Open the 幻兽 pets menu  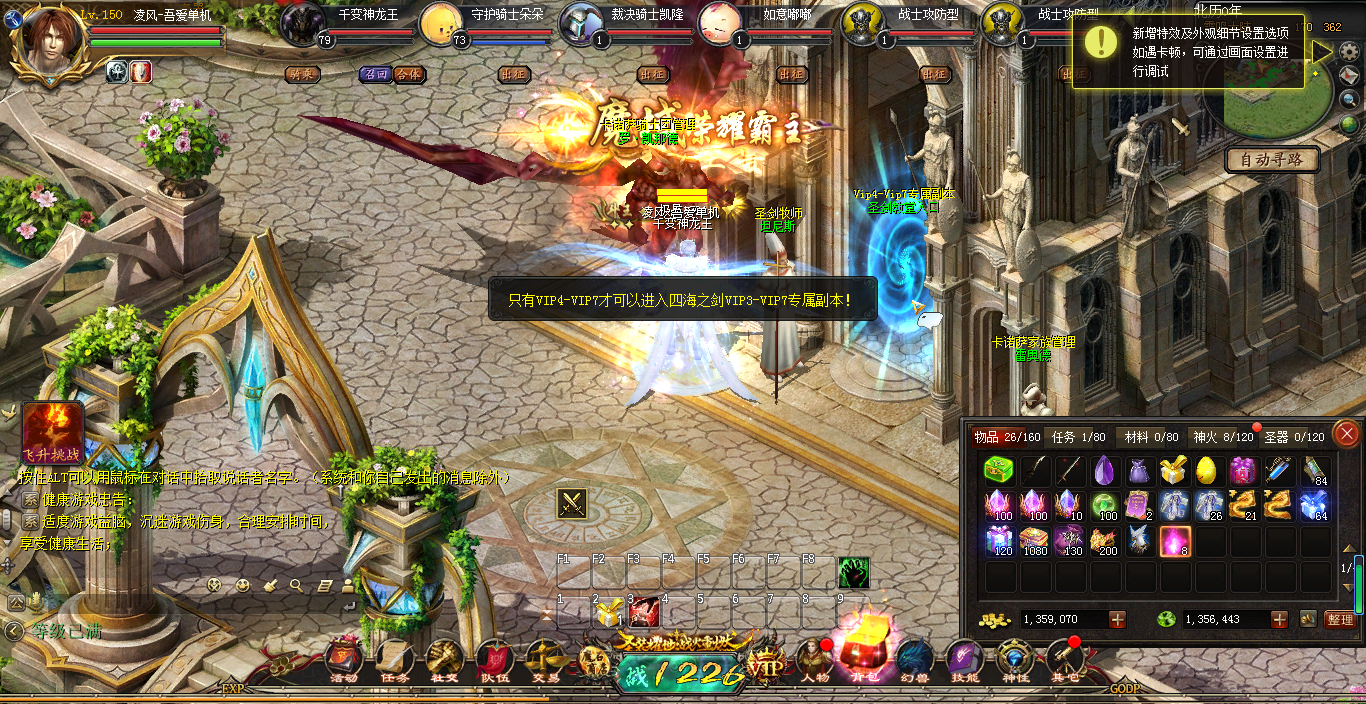914,660
